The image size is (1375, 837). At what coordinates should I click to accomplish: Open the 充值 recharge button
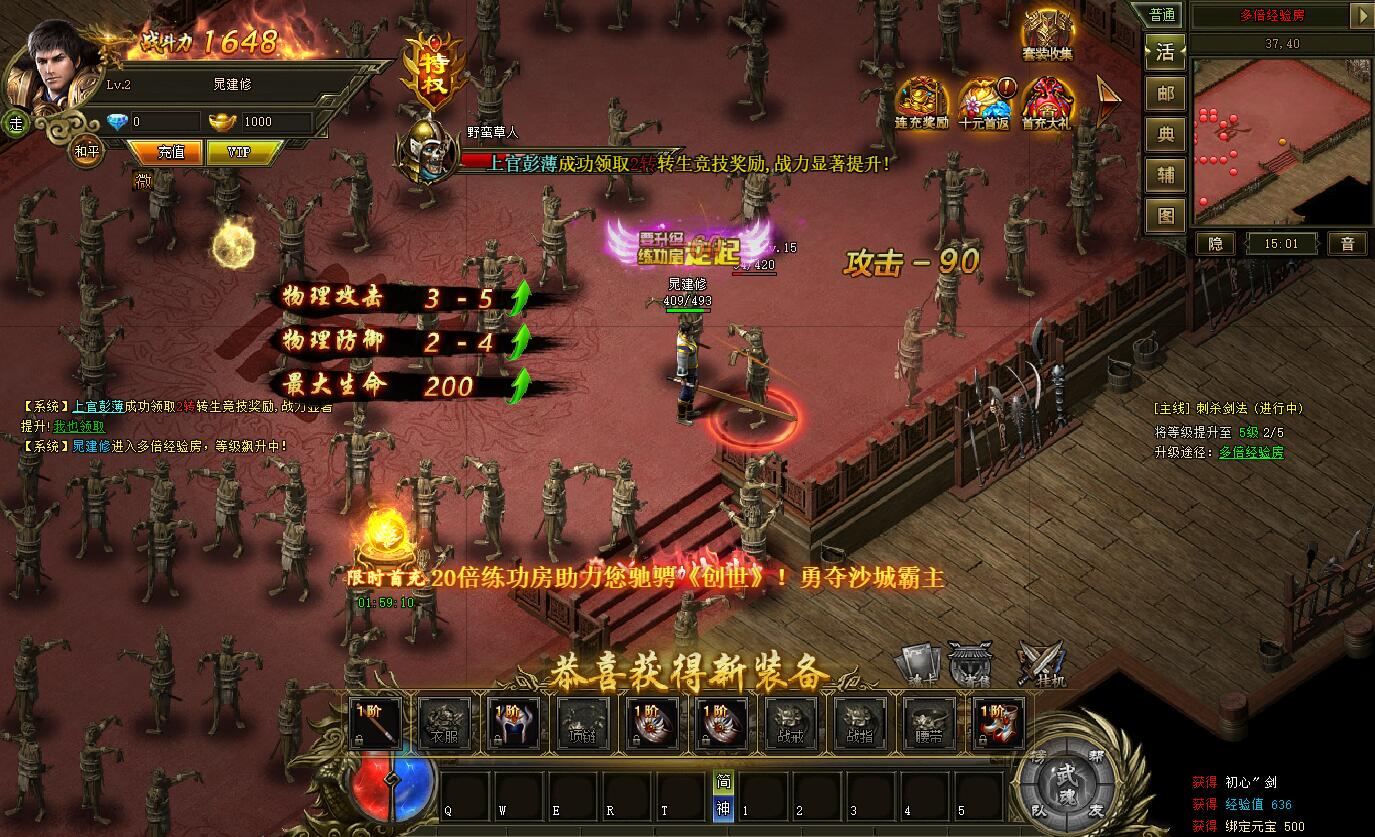(171, 152)
